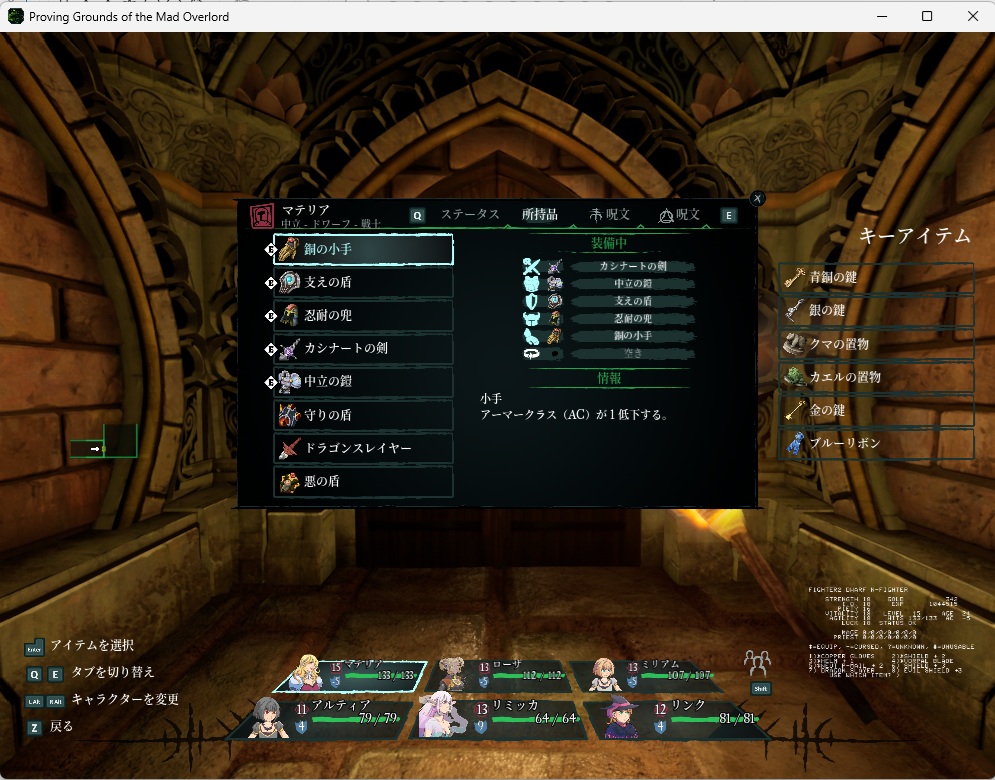Choose the 忍耐の兜 helmet entry
The image size is (995, 780).
click(x=363, y=316)
